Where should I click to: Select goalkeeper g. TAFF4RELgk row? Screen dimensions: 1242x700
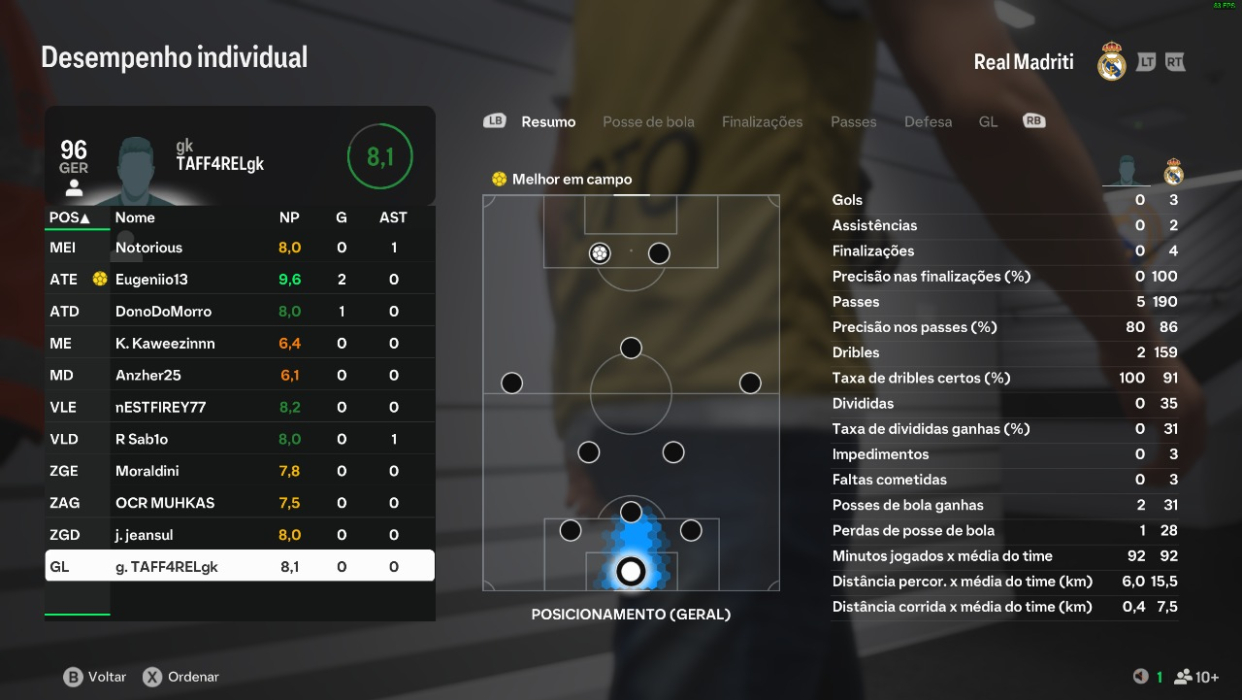[240, 567]
